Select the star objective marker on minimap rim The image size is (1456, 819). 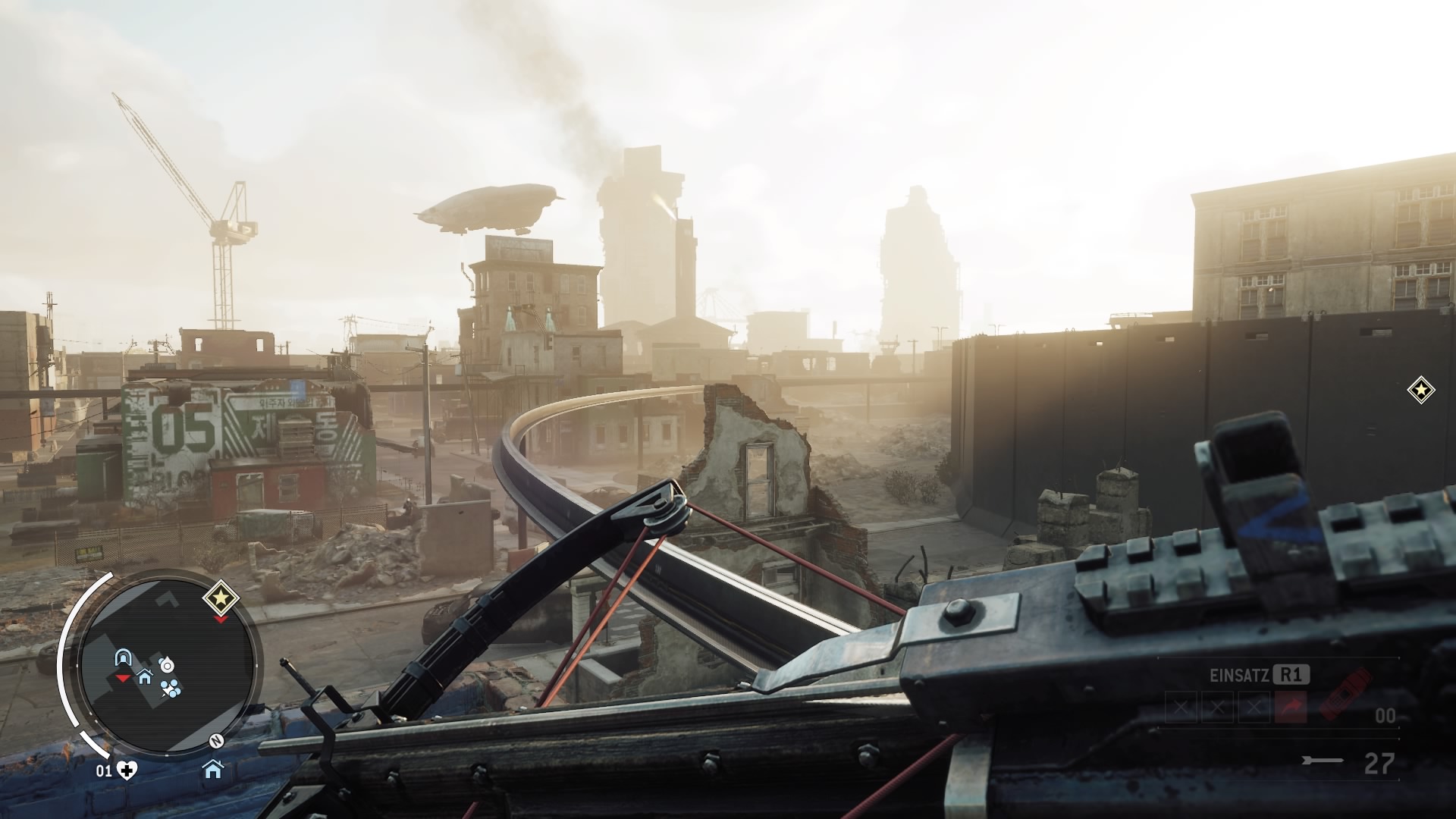pos(221,599)
